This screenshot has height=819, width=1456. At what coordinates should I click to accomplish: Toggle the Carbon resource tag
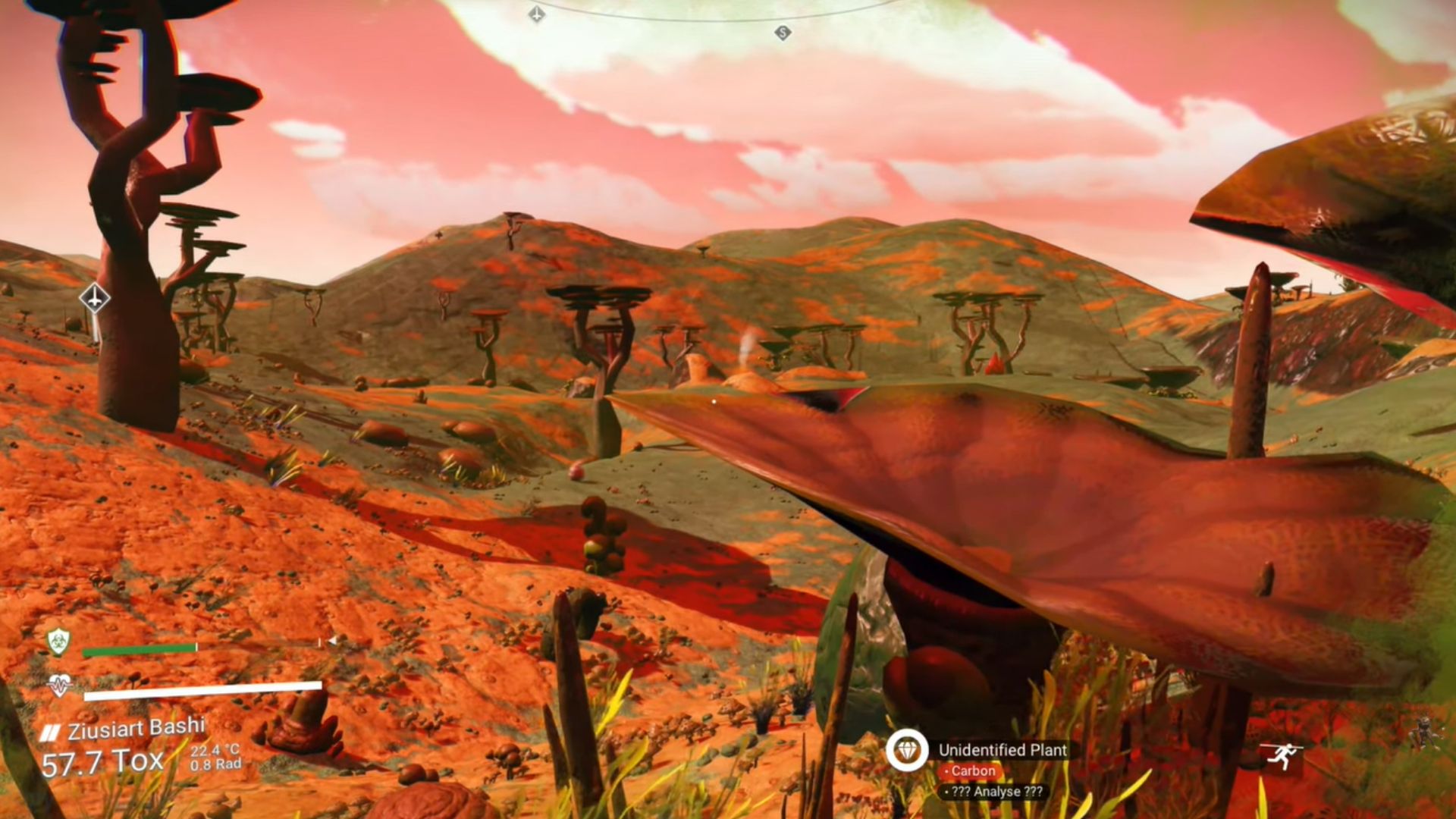pos(970,770)
